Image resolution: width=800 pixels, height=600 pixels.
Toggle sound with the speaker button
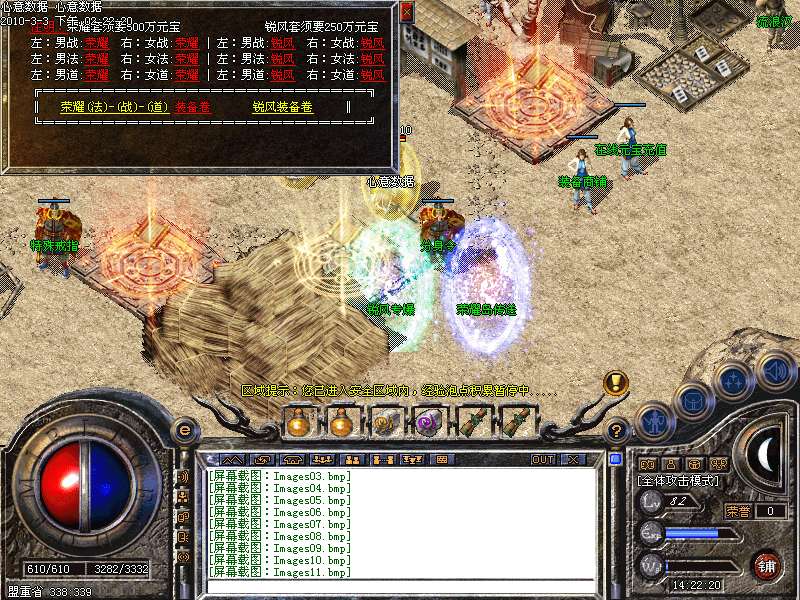pyautogui.click(x=775, y=370)
